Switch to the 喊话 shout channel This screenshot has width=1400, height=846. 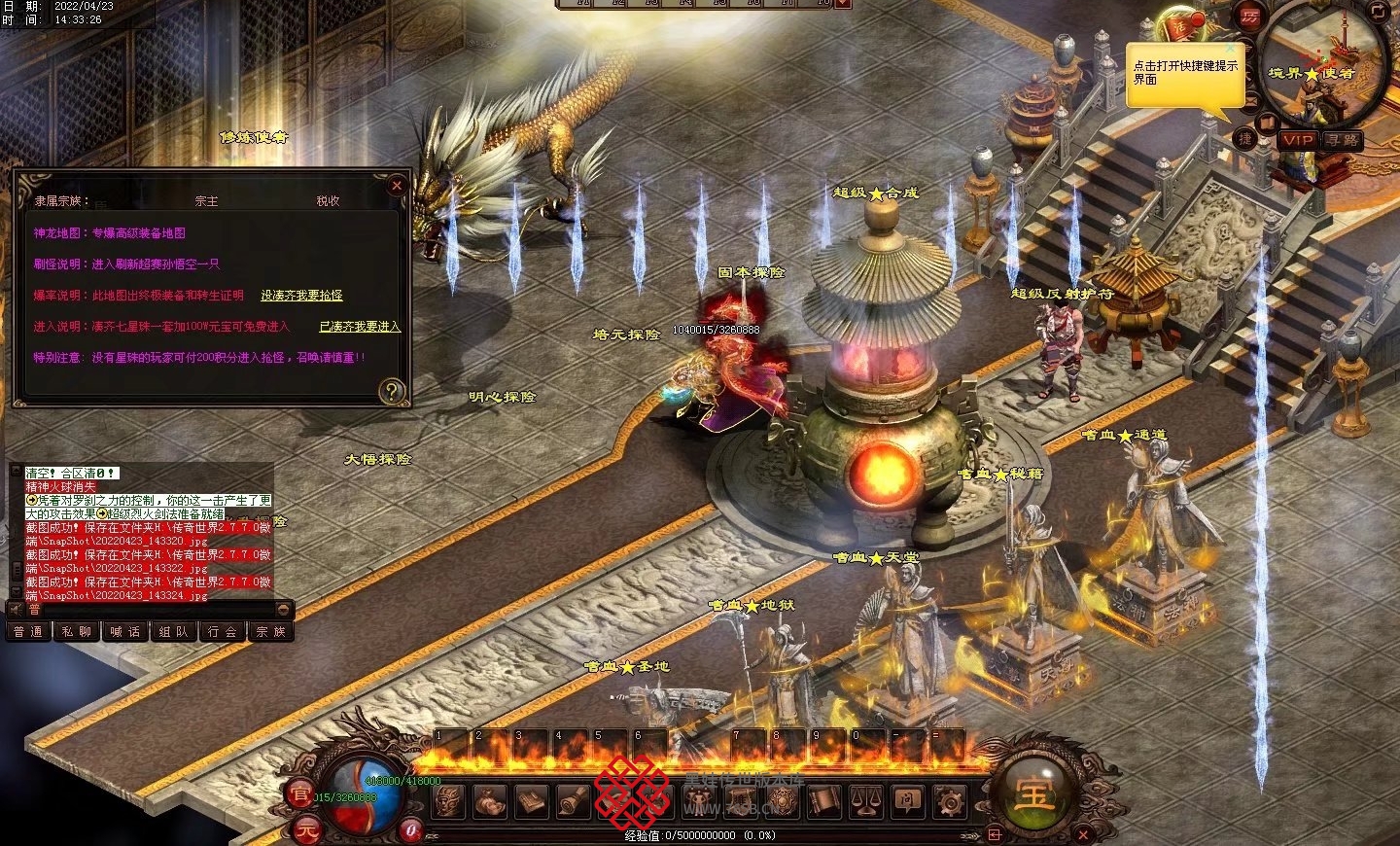124,632
